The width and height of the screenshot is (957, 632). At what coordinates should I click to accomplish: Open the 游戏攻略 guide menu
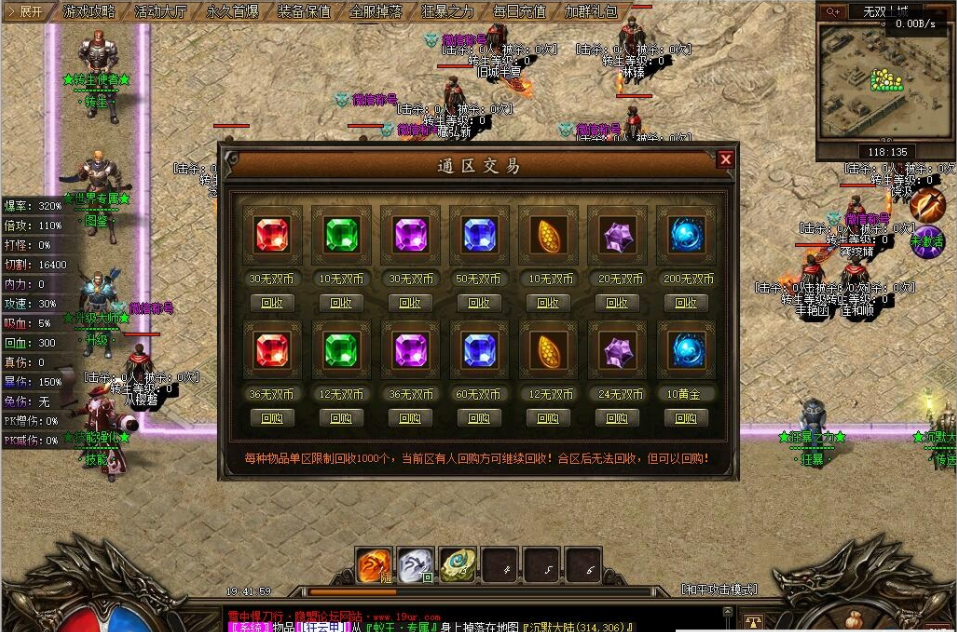pos(89,12)
